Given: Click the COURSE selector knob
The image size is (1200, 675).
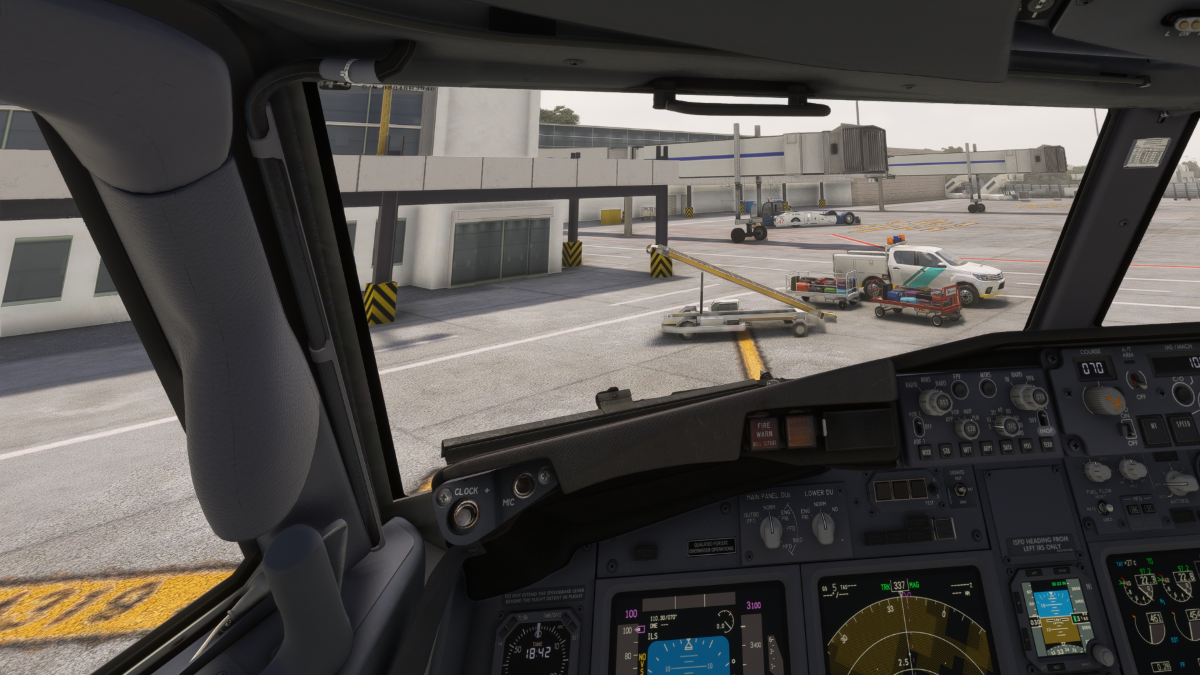Looking at the screenshot, I should coord(1104,400).
